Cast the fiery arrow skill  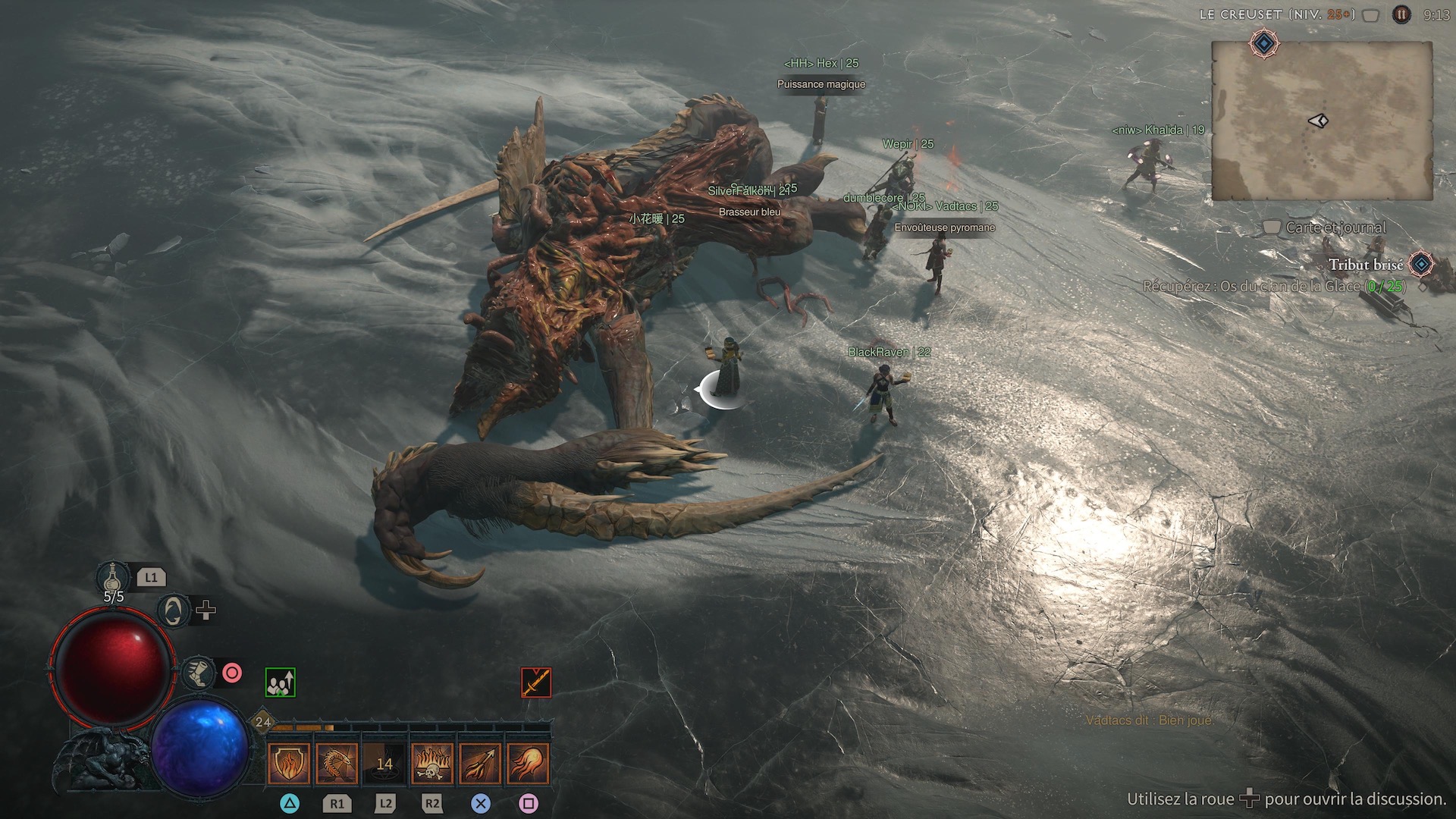tap(480, 763)
